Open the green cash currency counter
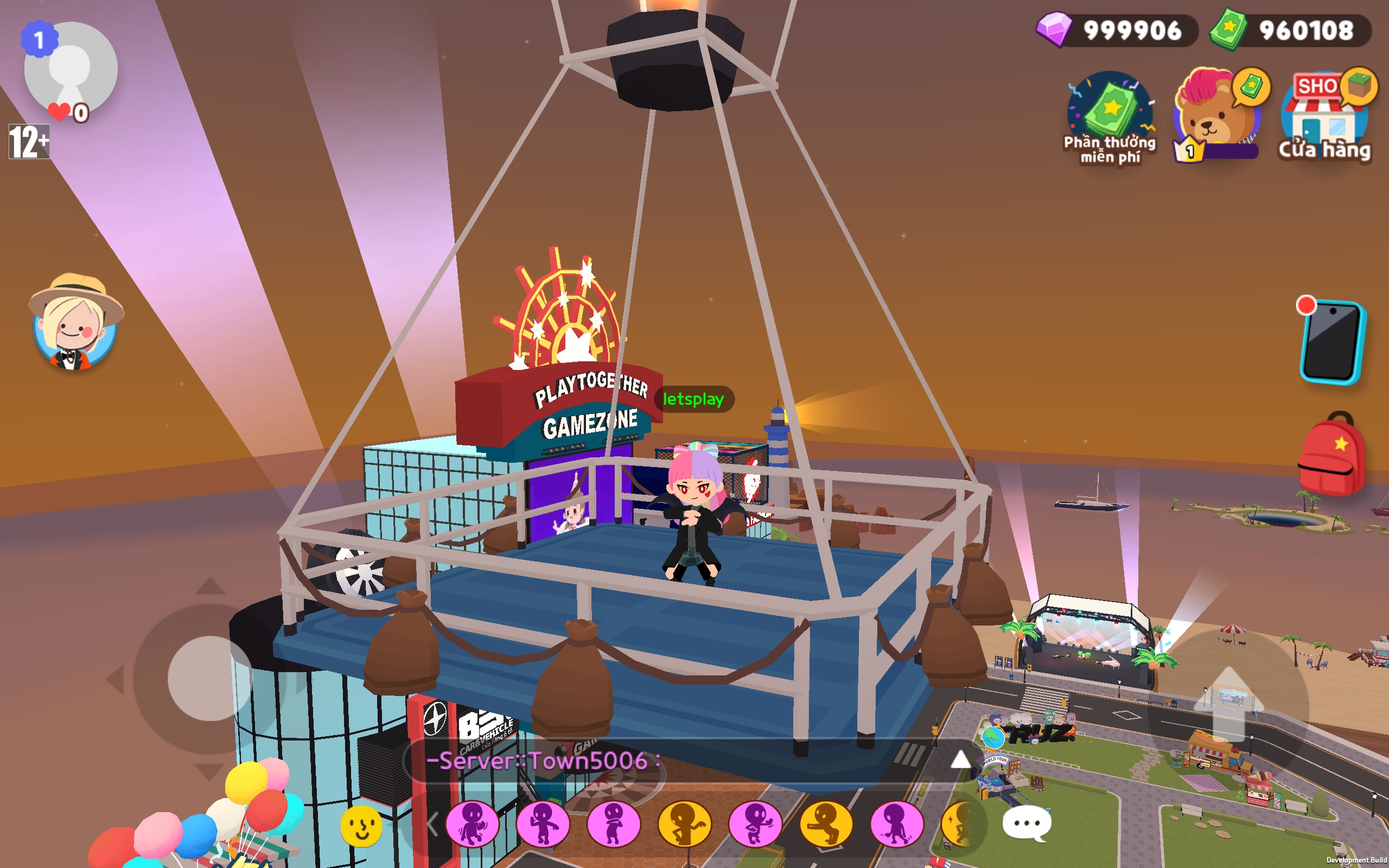The height and width of the screenshot is (868, 1389). [1290, 30]
